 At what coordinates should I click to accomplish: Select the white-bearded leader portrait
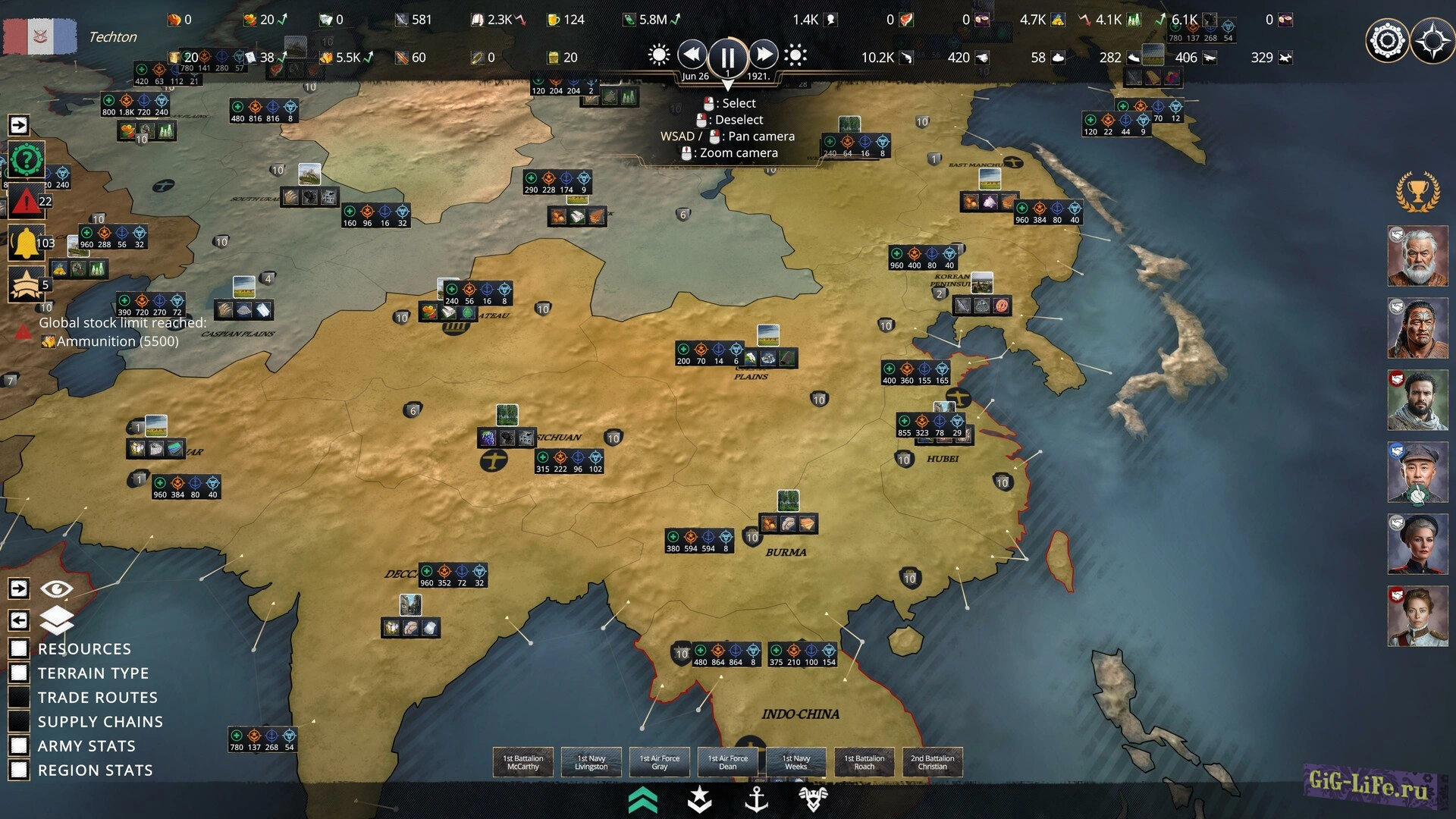pyautogui.click(x=1417, y=256)
